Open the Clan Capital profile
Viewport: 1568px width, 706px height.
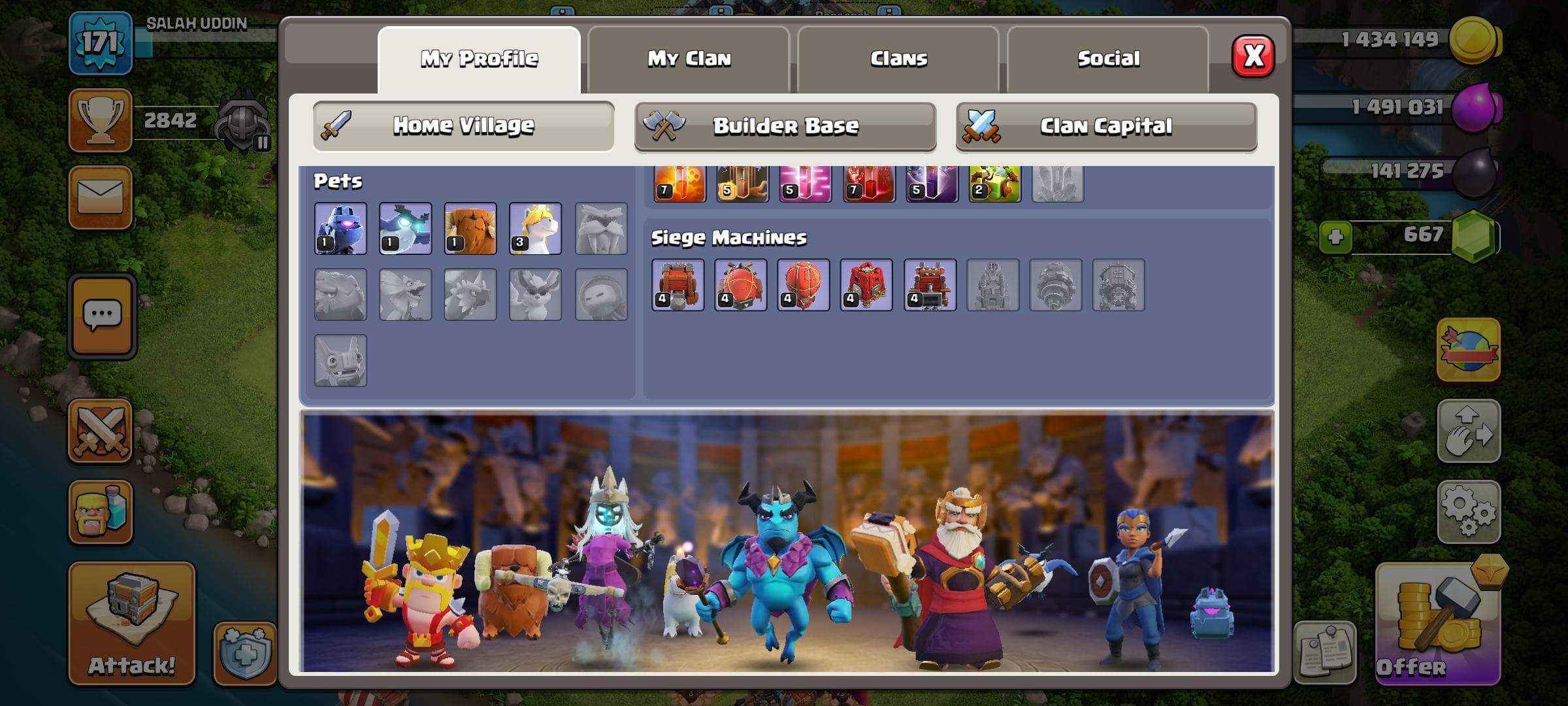[x=1105, y=126]
